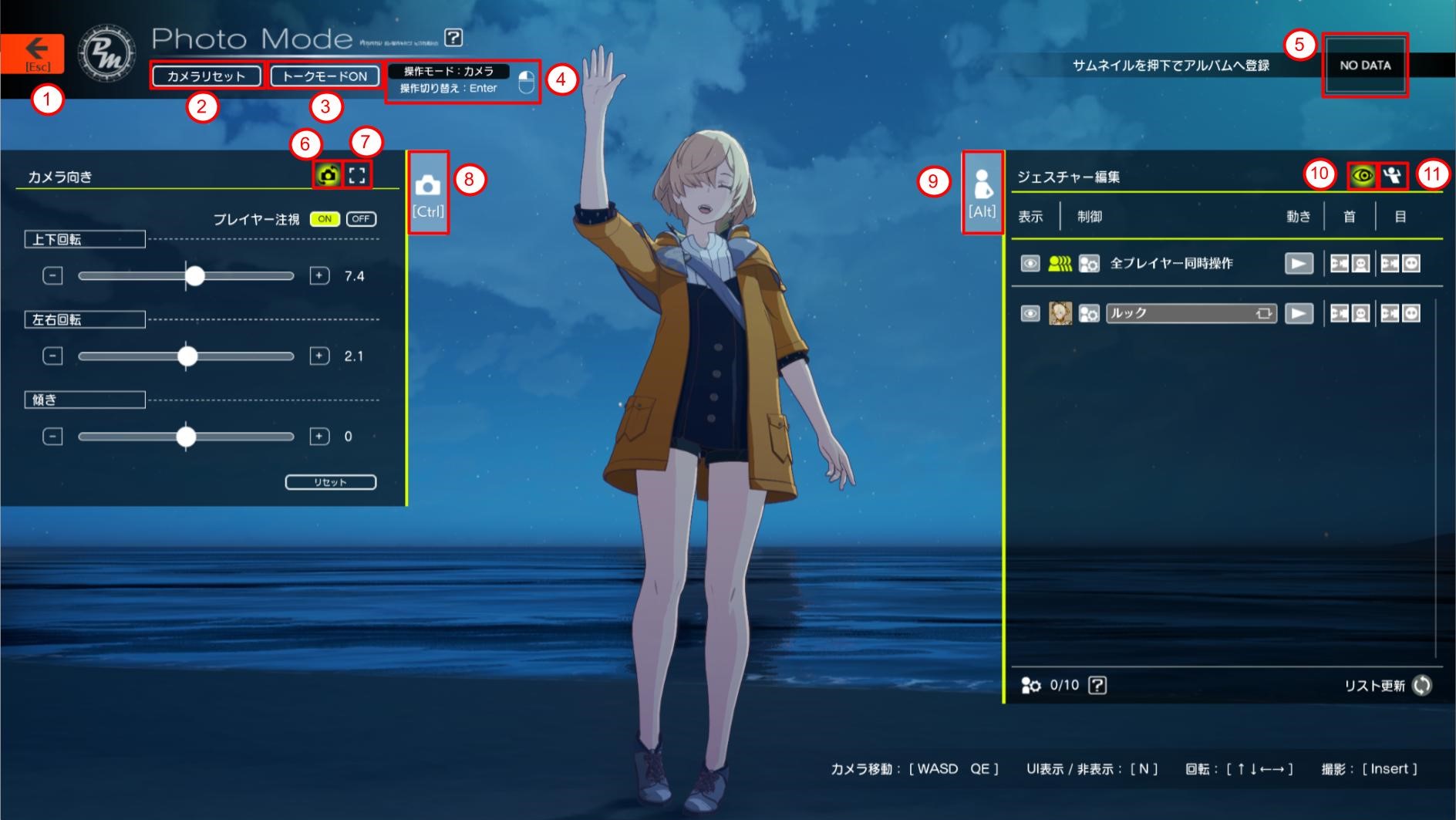The width and height of the screenshot is (1456, 820).
Task: Open the Photo Mode help question mark
Action: pyautogui.click(x=453, y=37)
